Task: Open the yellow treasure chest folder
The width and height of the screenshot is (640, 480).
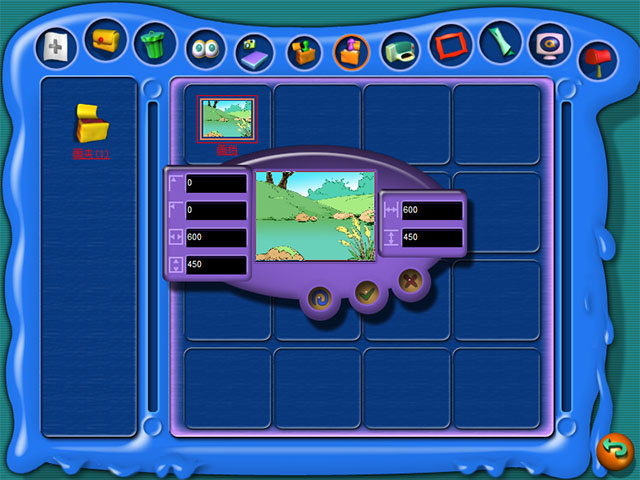Action: [x=90, y=124]
